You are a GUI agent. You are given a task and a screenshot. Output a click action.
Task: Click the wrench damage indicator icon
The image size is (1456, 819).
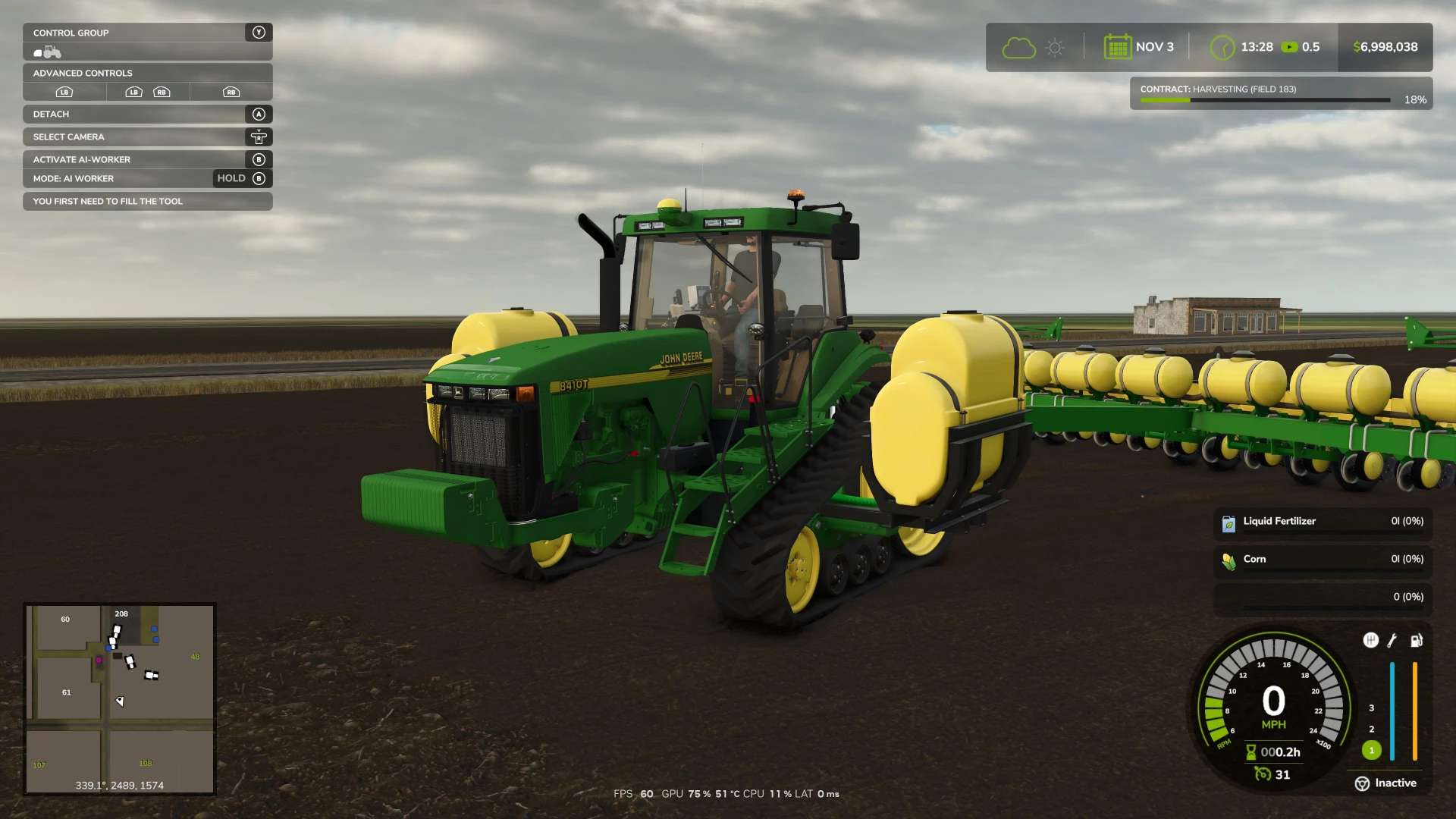1393,641
